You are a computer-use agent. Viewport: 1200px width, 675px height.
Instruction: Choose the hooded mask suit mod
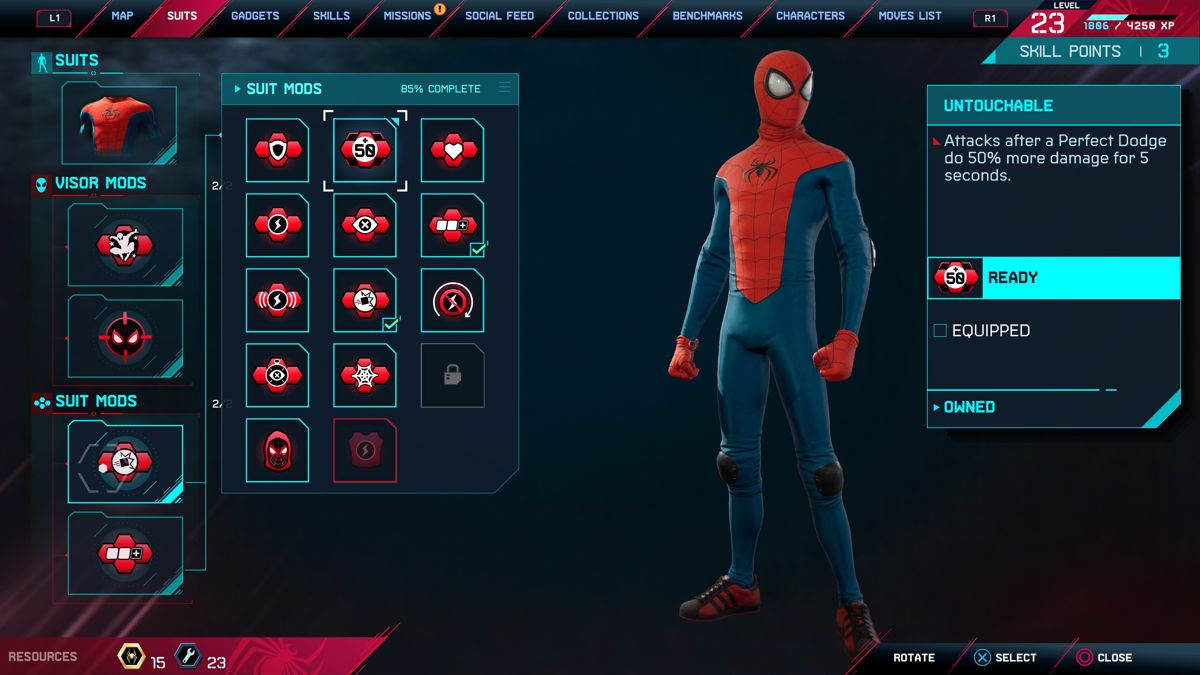277,450
